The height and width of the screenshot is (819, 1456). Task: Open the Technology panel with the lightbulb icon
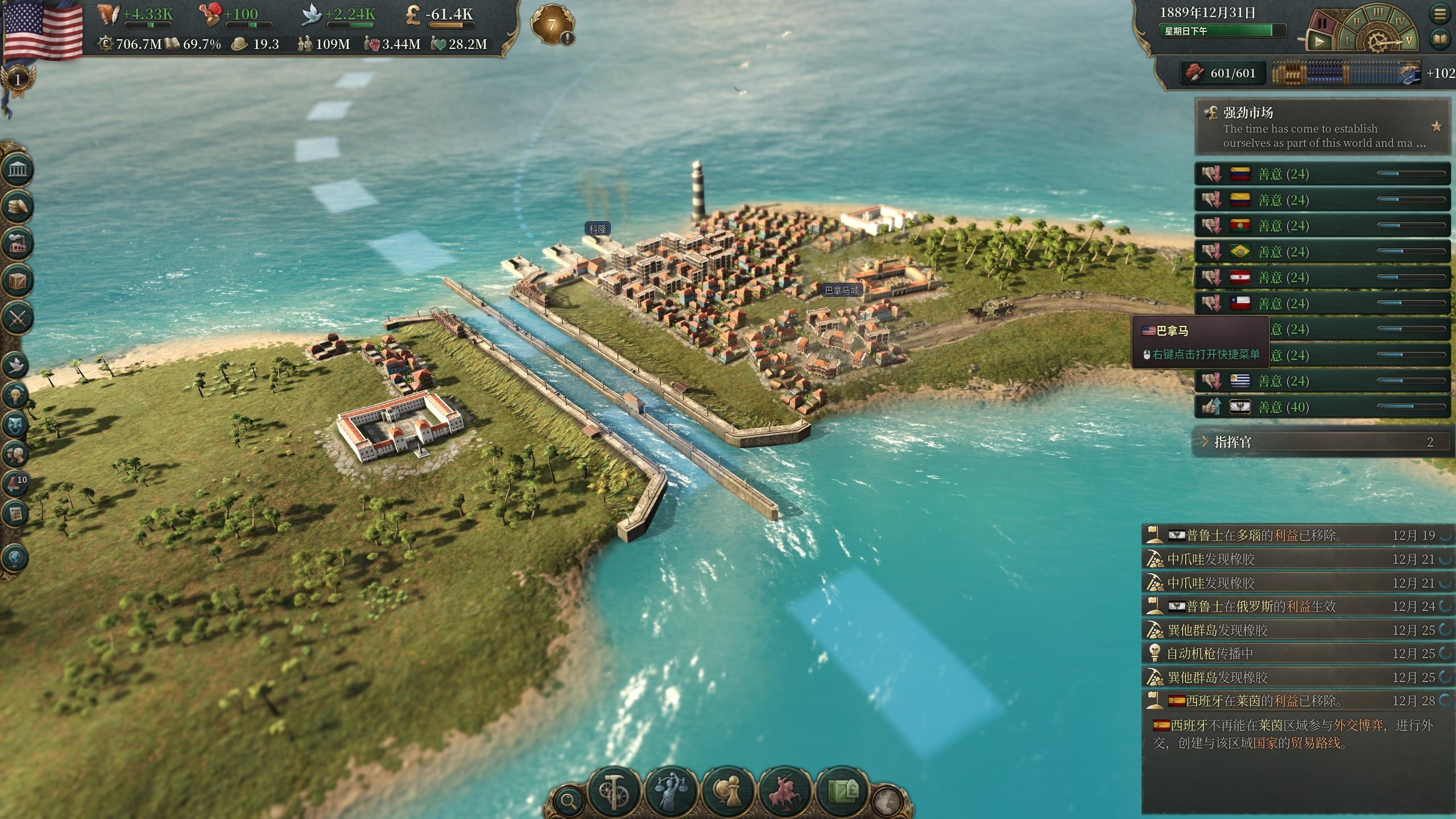[x=16, y=394]
